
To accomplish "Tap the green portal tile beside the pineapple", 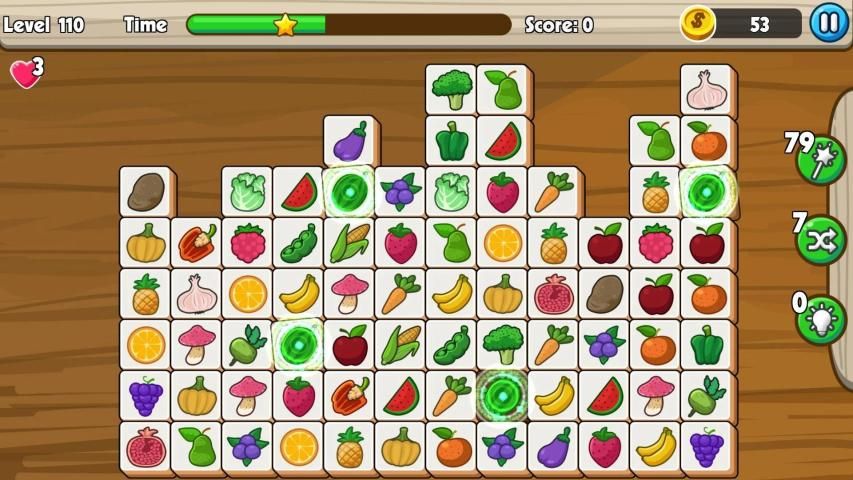I will point(707,192).
